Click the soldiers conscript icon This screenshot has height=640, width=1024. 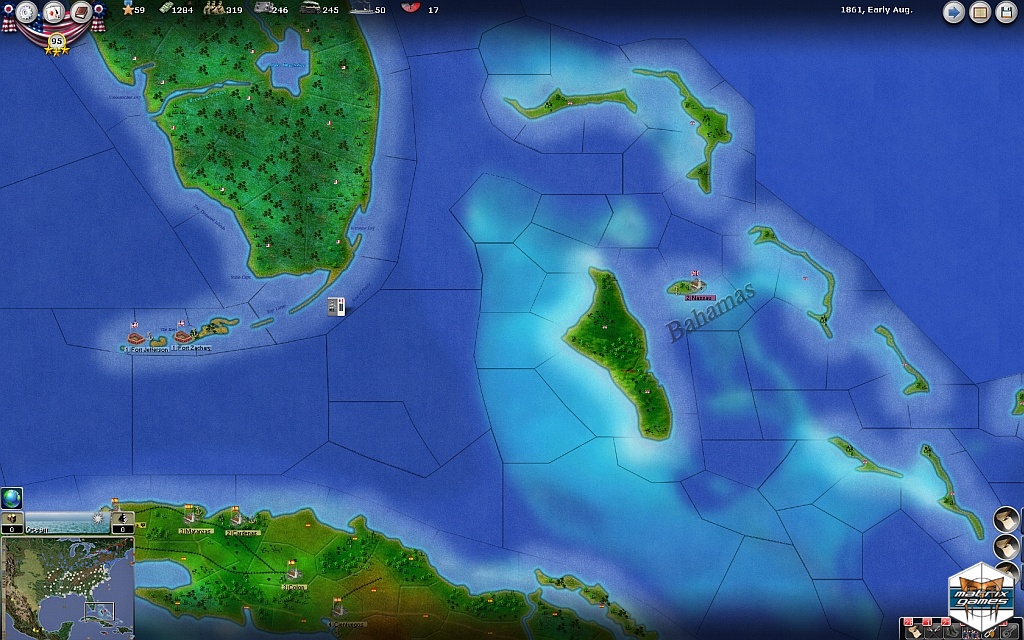pyautogui.click(x=213, y=9)
